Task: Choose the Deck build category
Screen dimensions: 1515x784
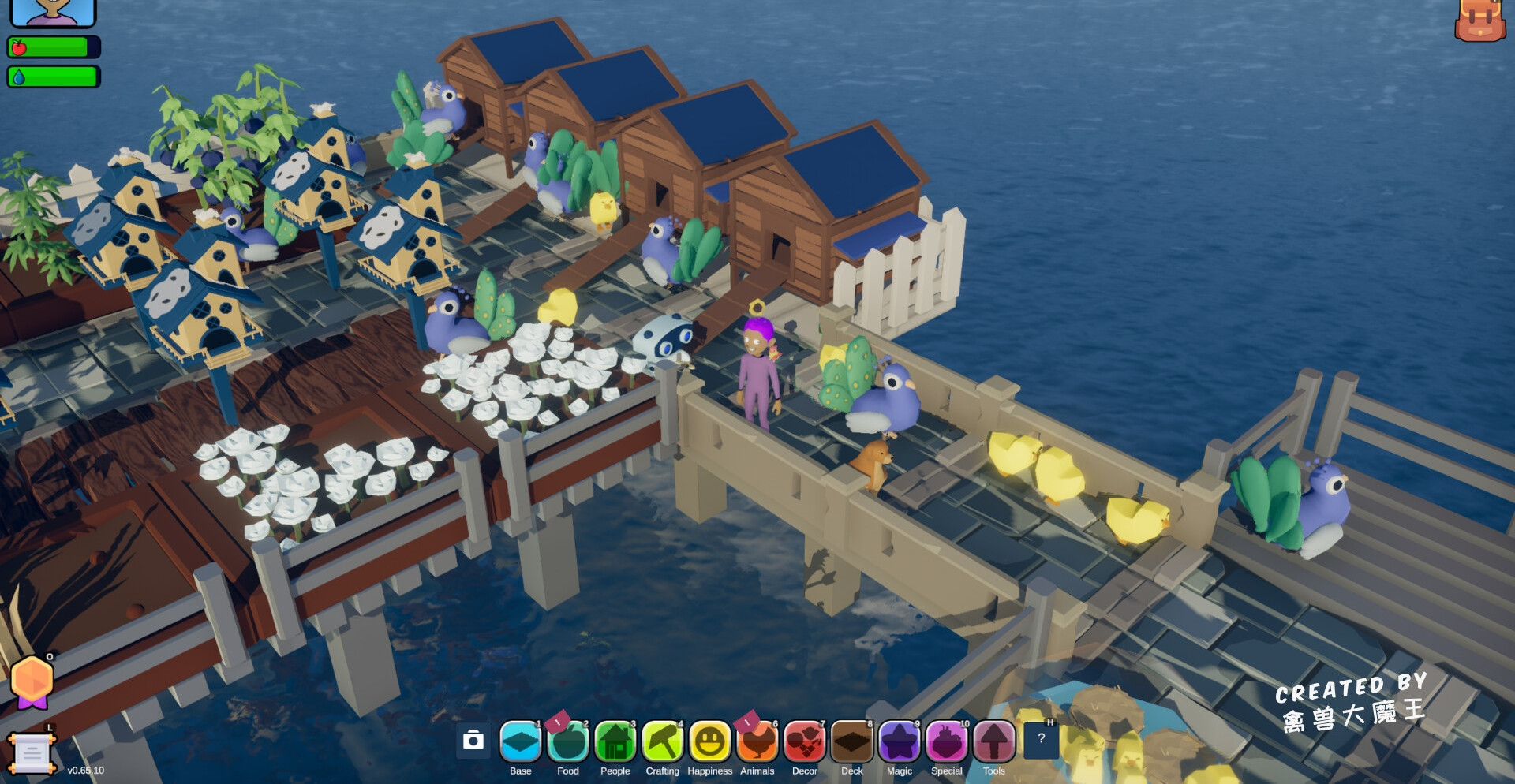Action: pyautogui.click(x=852, y=742)
